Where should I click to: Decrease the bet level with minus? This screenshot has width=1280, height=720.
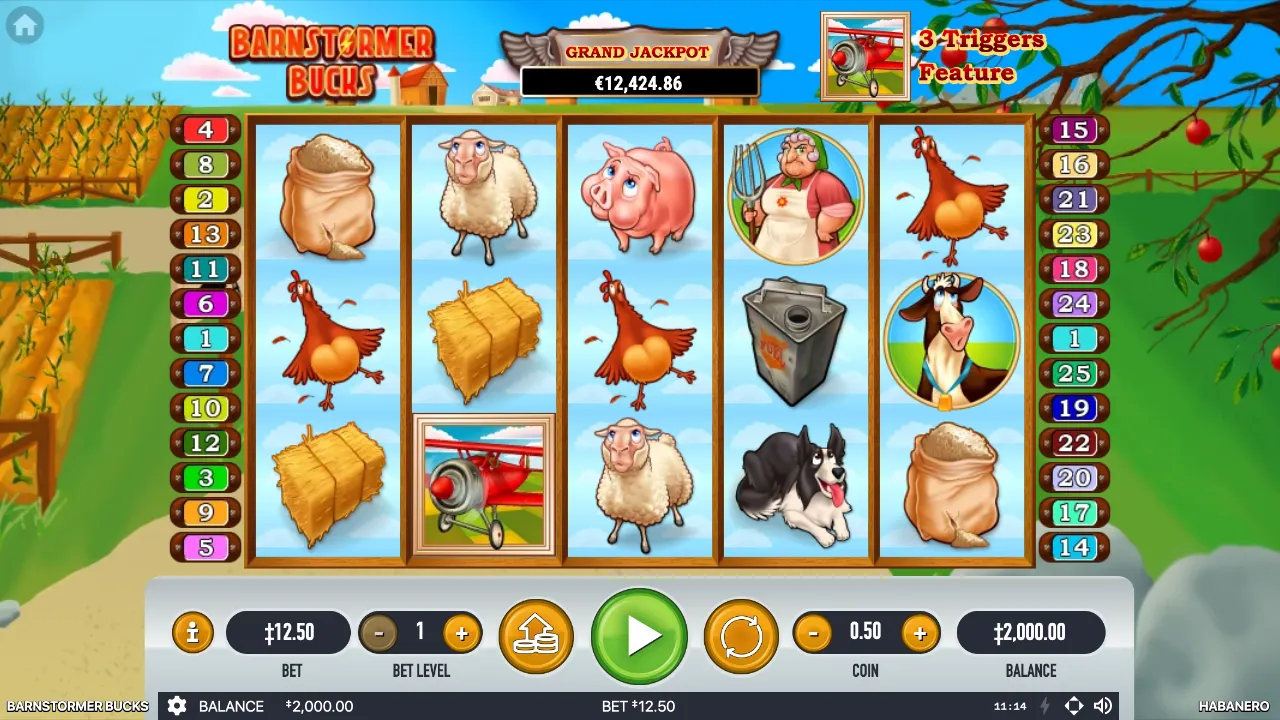pos(379,632)
